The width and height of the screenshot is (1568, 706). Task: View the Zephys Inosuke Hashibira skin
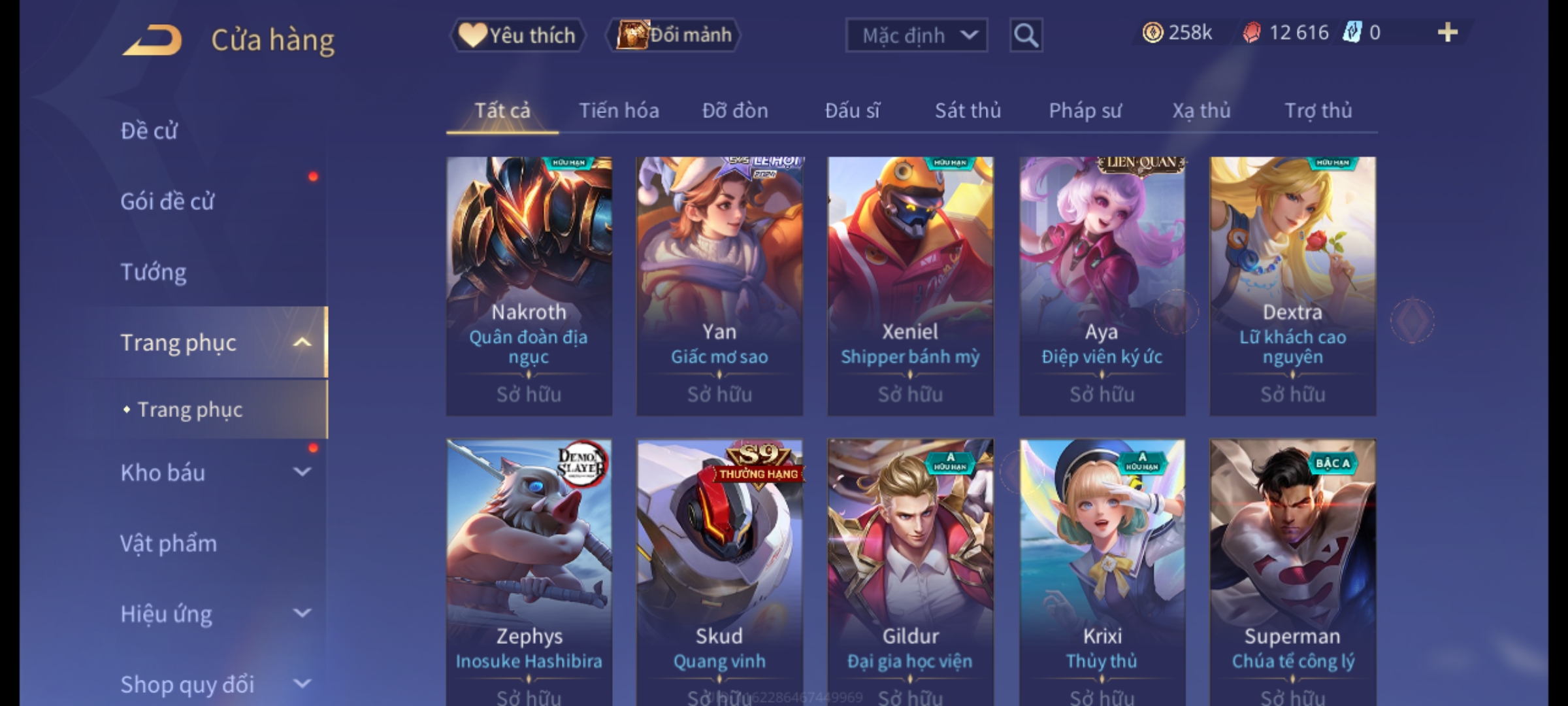[x=529, y=569]
